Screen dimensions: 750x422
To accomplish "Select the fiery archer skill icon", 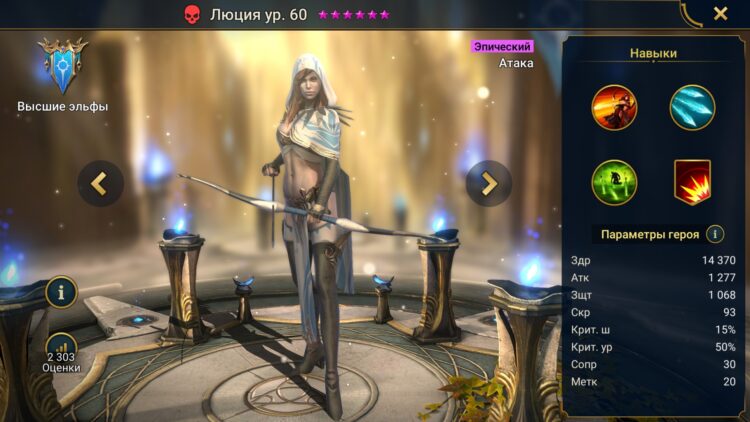I will click(x=614, y=107).
